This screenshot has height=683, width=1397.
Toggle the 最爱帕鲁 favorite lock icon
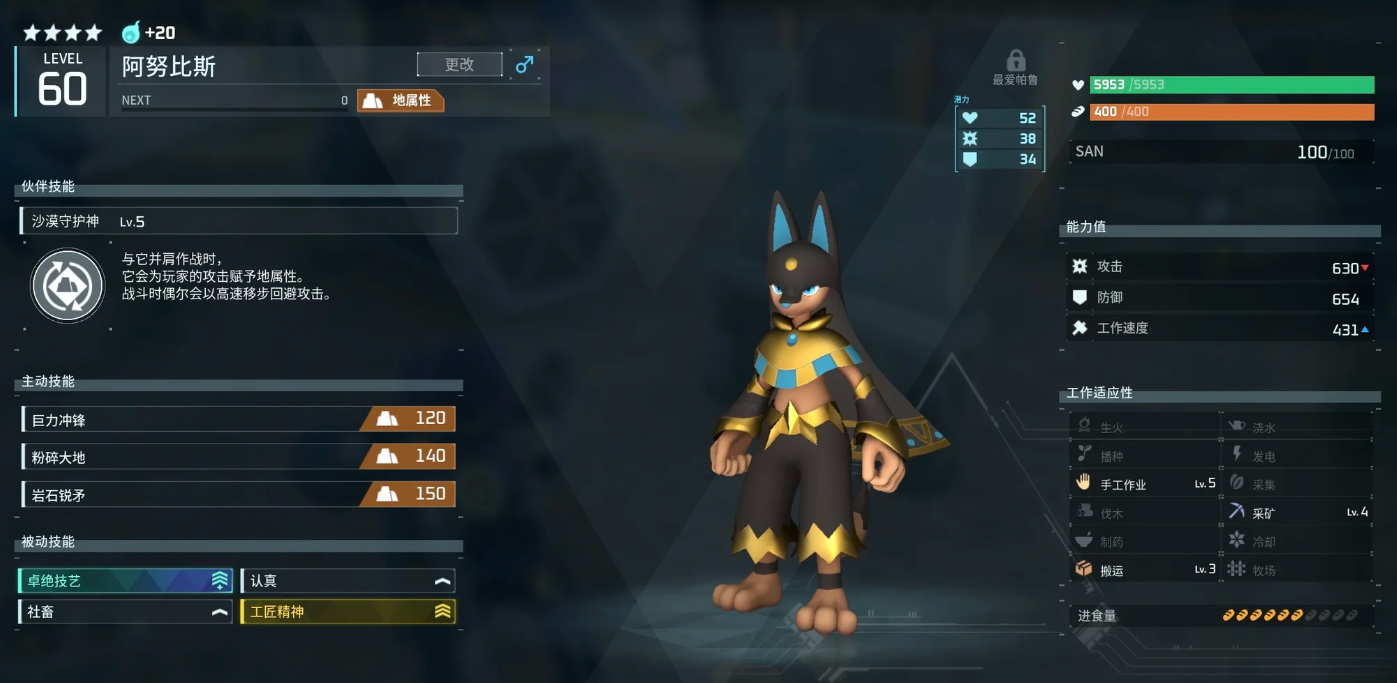1015,61
